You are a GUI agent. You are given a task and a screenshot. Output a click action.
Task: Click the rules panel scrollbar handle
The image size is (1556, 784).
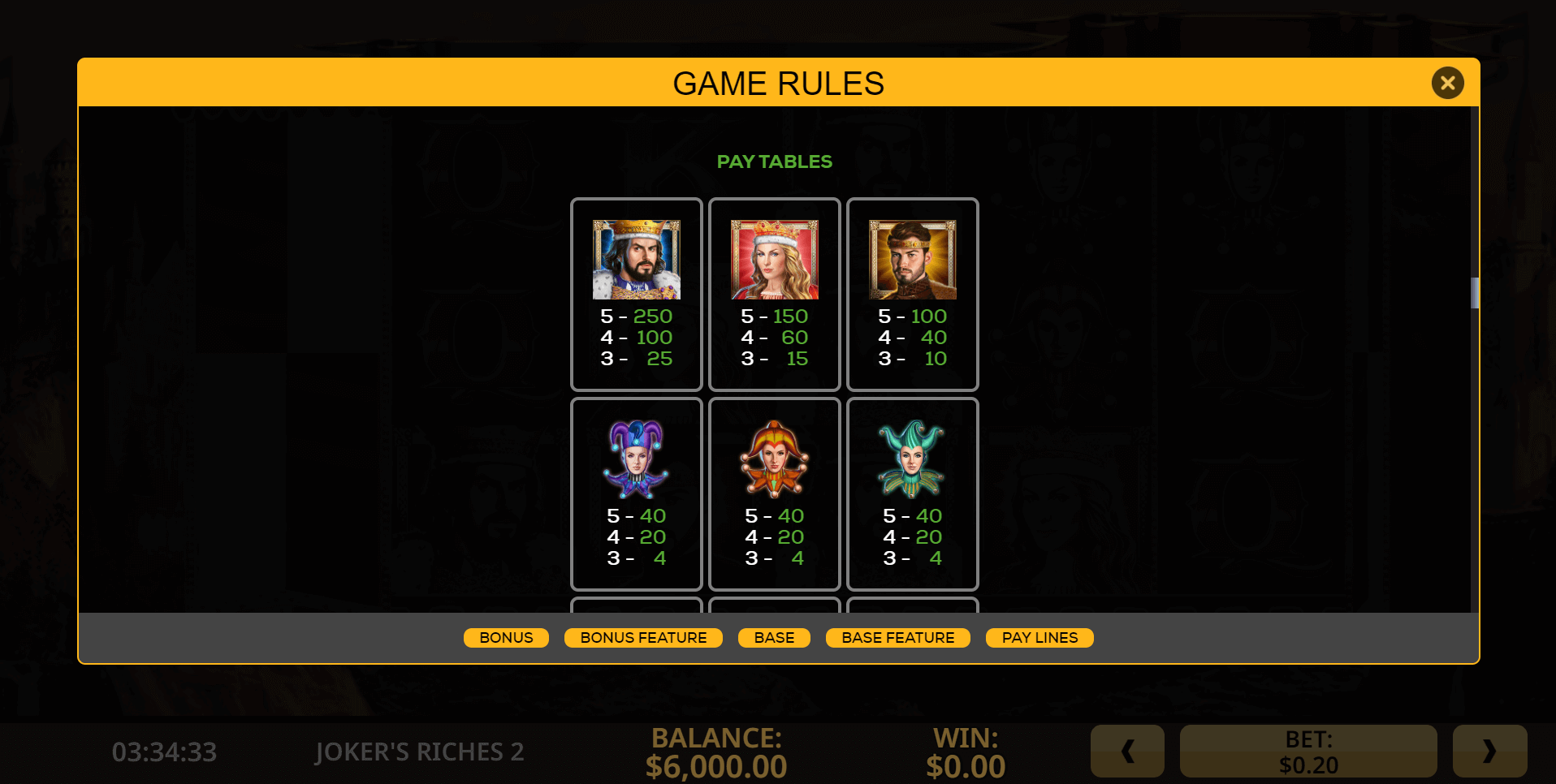click(x=1475, y=293)
